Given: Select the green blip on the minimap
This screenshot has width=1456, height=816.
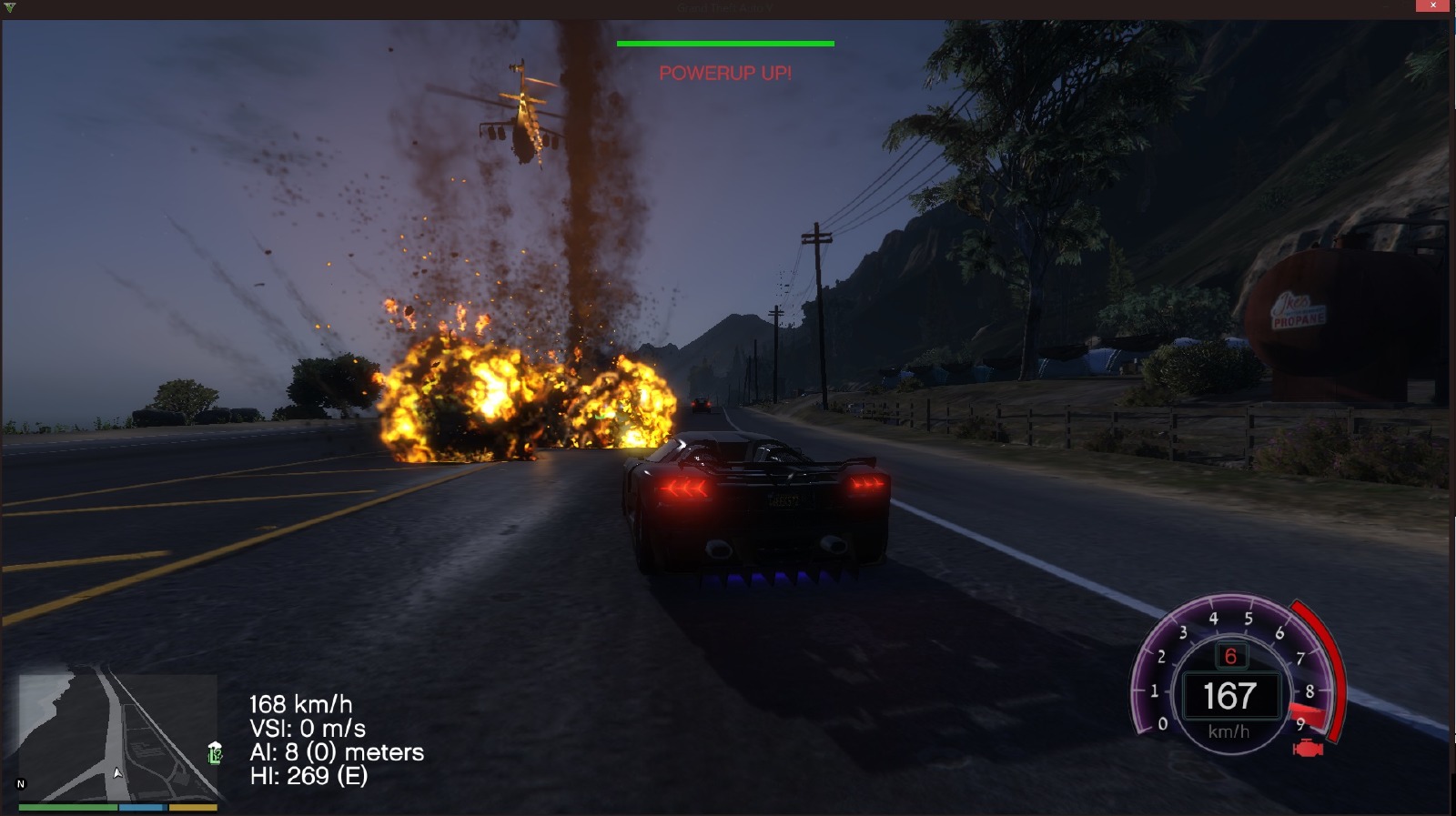Looking at the screenshot, I should (x=216, y=753).
